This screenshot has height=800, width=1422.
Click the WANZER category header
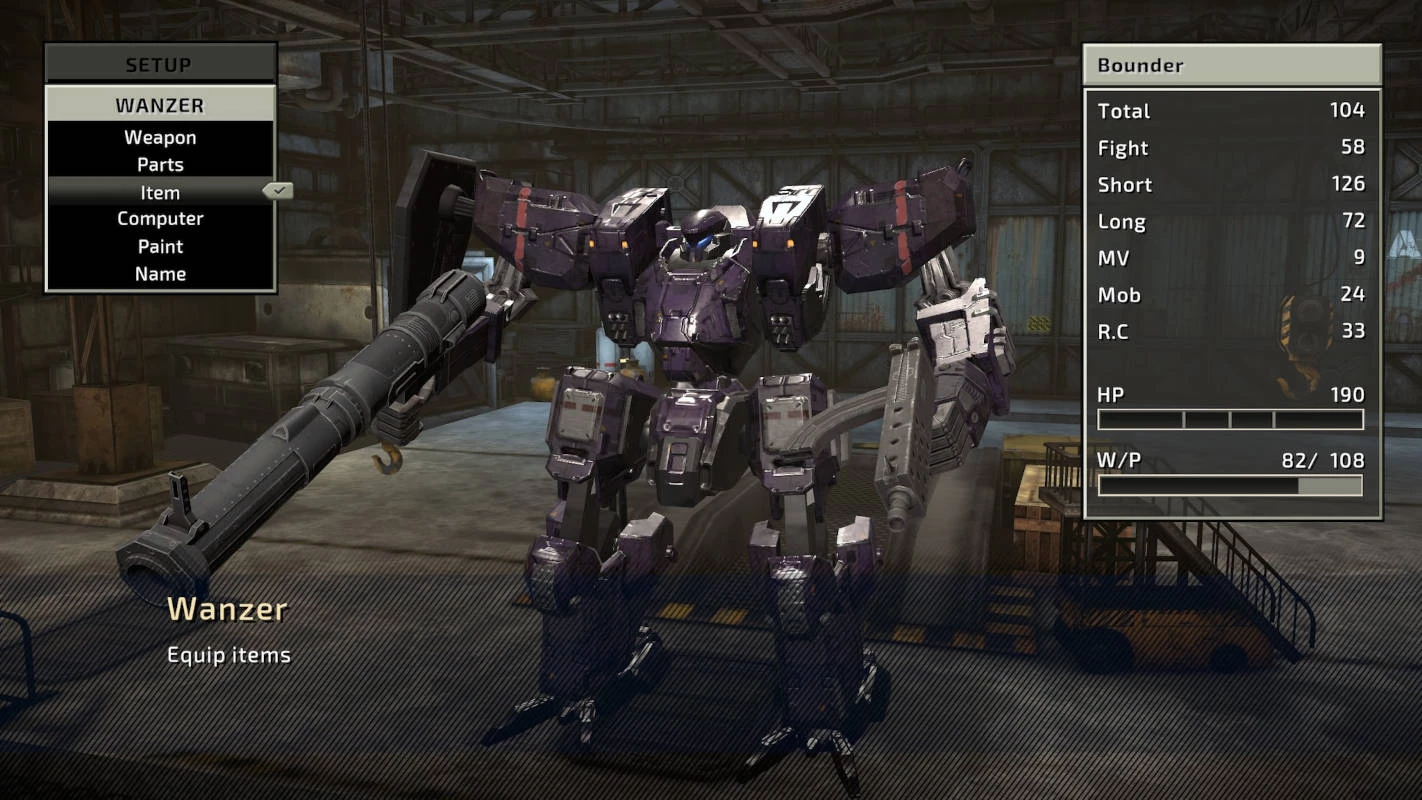[x=160, y=105]
